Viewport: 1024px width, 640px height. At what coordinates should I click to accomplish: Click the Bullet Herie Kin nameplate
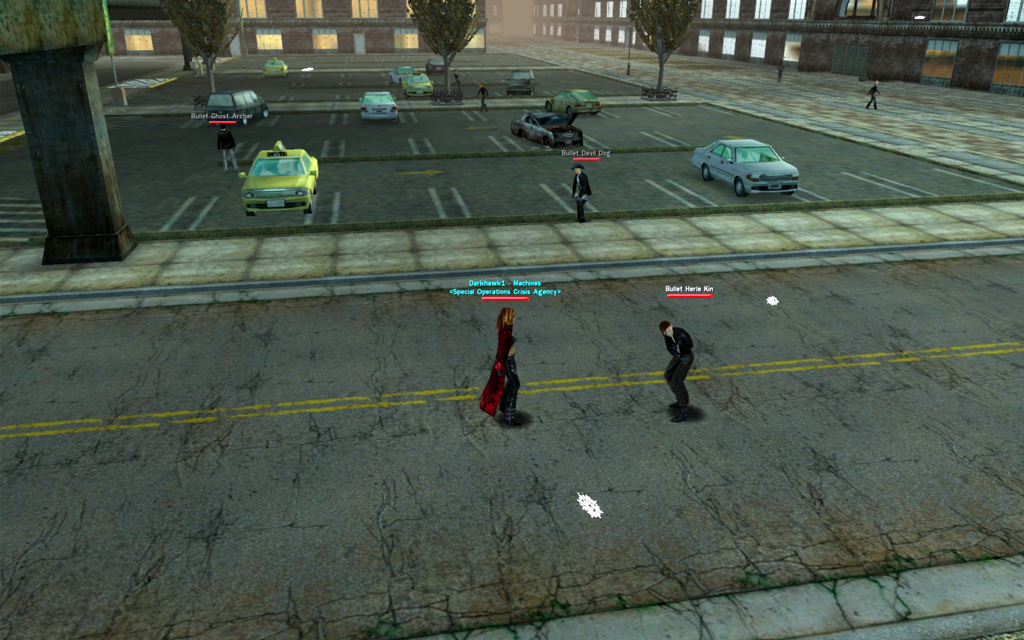689,289
